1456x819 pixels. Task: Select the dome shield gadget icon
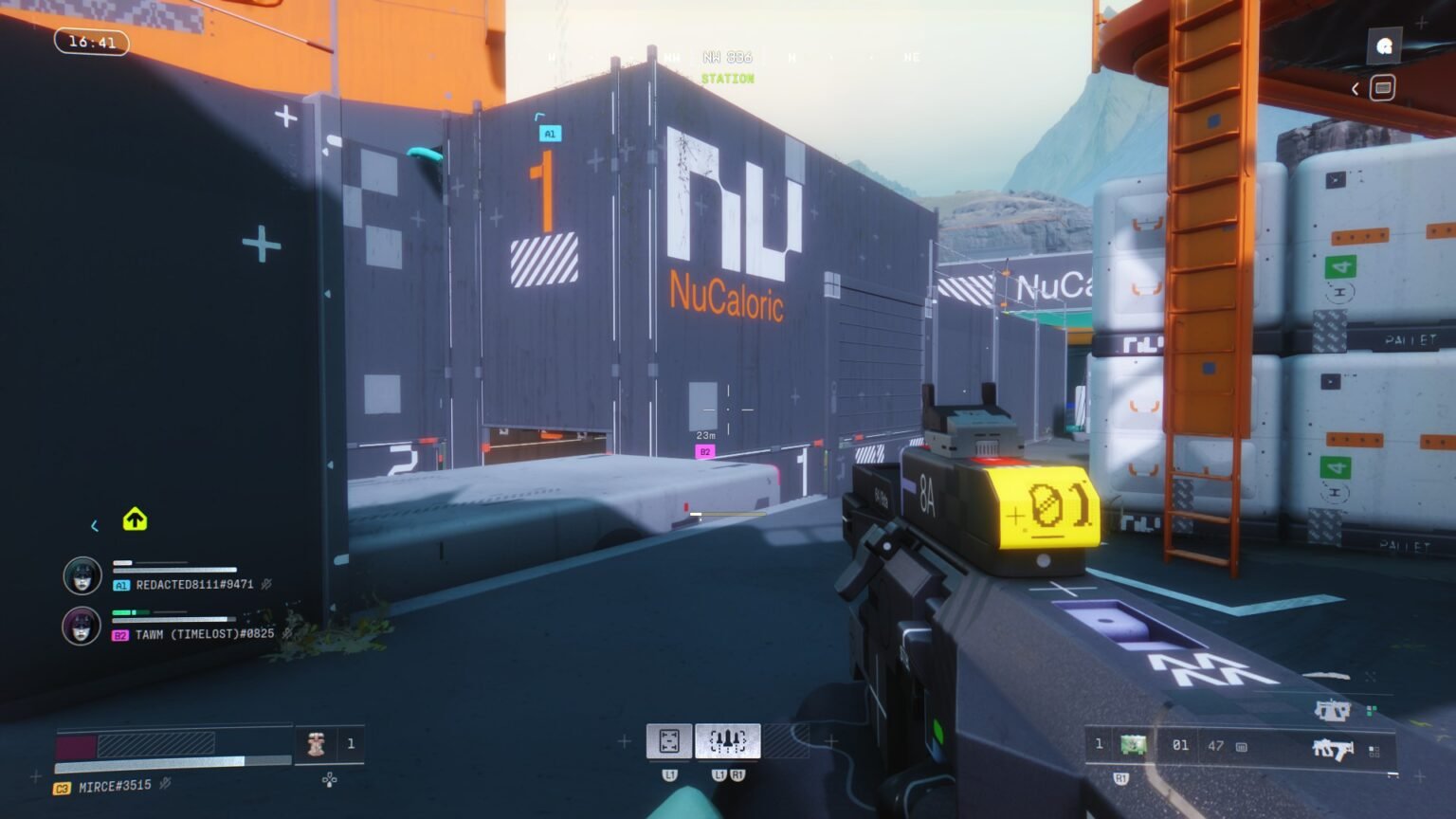click(x=671, y=742)
